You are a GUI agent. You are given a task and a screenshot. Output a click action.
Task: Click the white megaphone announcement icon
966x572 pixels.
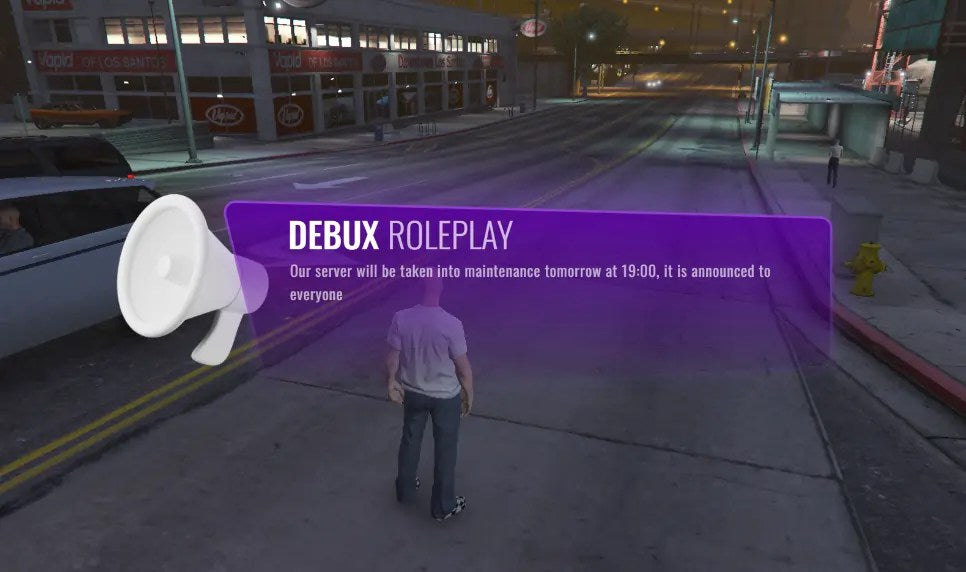(x=186, y=273)
